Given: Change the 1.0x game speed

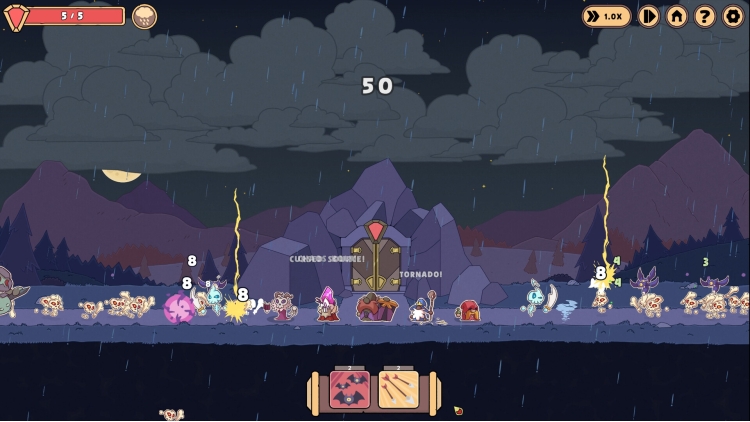Looking at the screenshot, I should (607, 16).
